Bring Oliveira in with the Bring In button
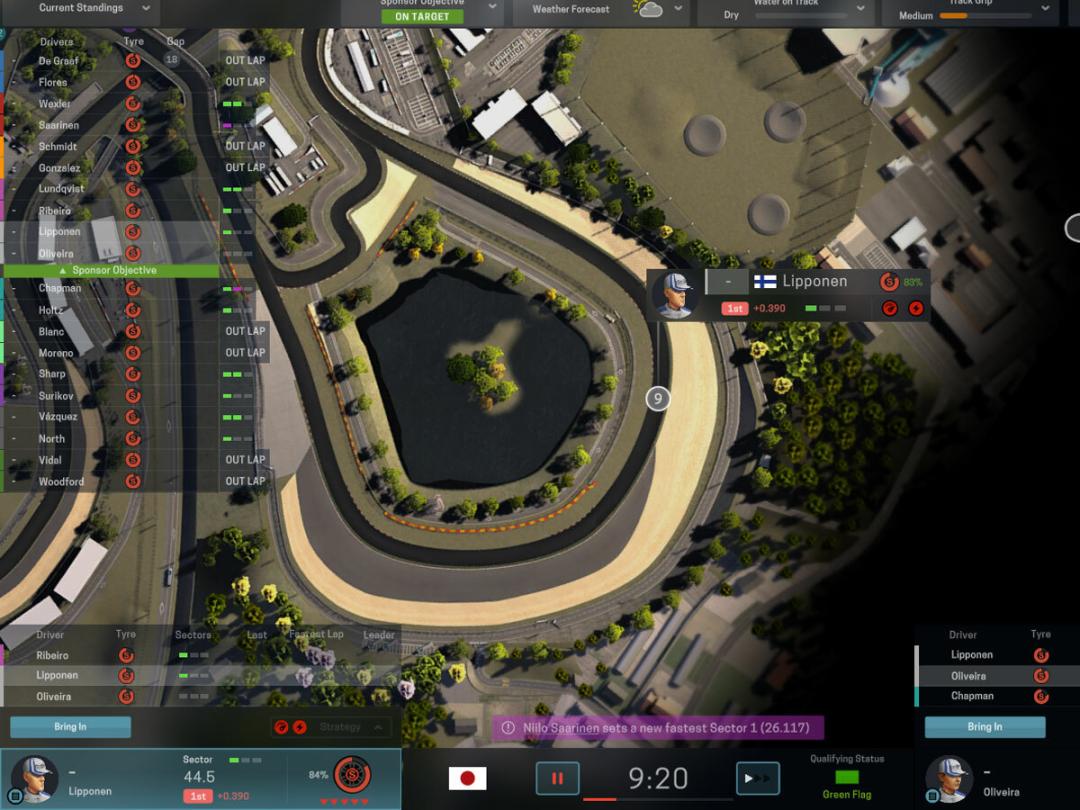The height and width of the screenshot is (810, 1080). [984, 727]
